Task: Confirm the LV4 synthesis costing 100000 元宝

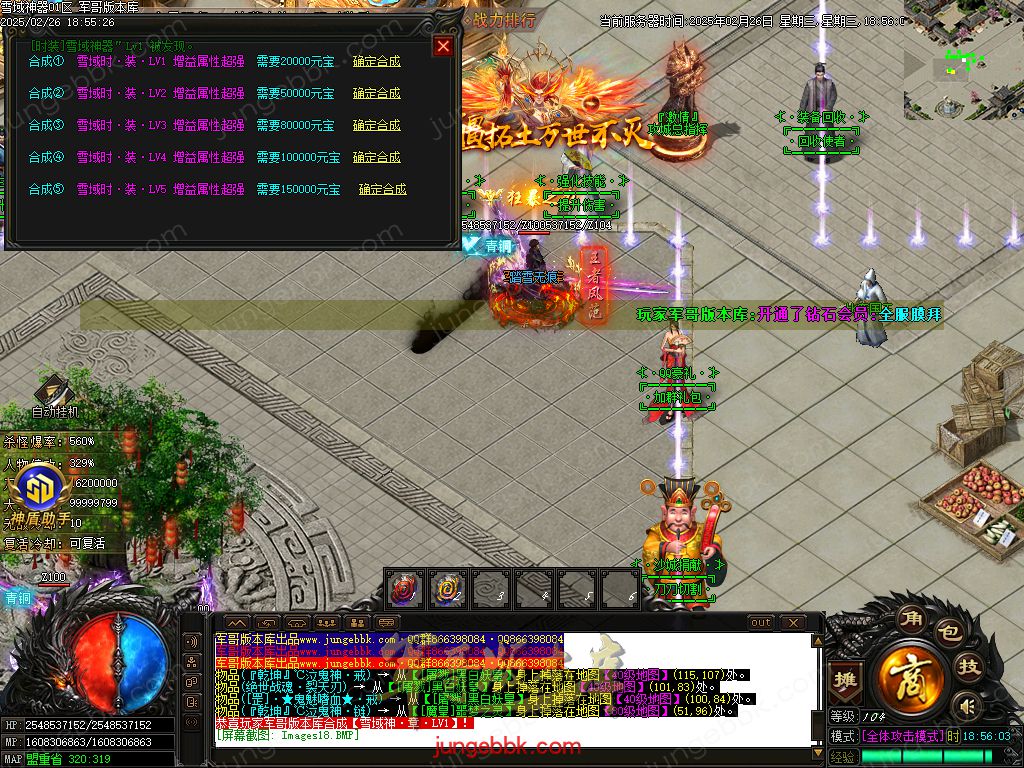Action: coord(376,157)
